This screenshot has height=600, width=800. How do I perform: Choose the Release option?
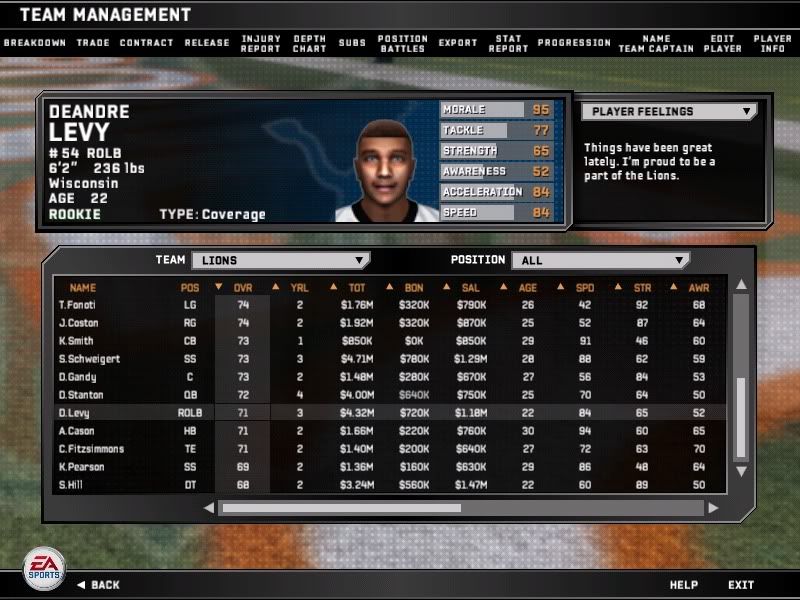pyautogui.click(x=207, y=43)
